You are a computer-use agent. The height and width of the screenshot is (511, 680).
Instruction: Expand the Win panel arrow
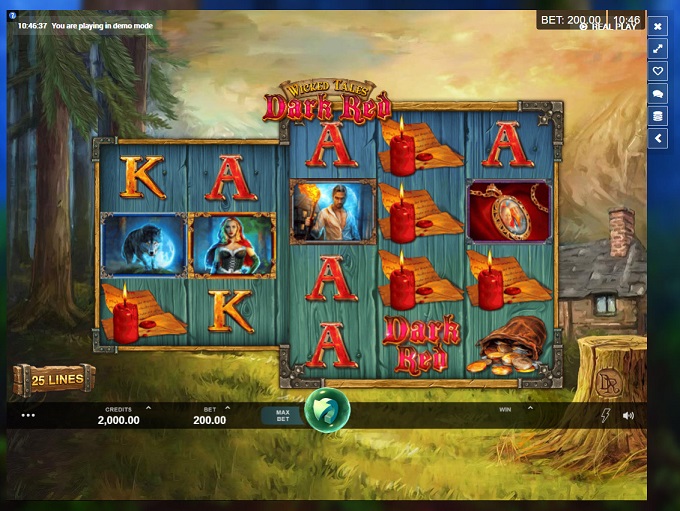point(530,408)
